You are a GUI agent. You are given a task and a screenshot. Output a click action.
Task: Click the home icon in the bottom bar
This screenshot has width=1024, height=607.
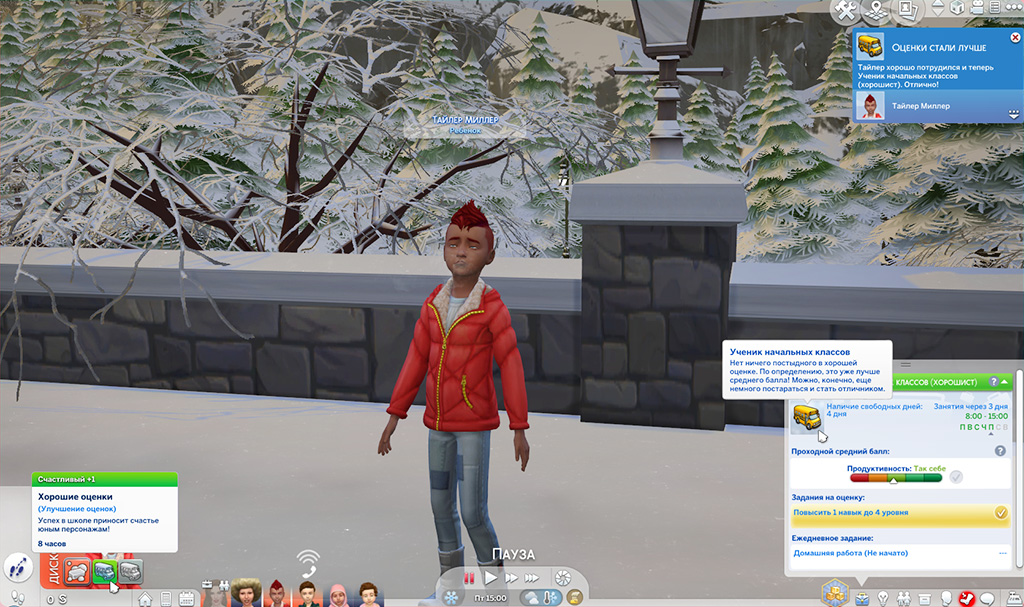pos(145,599)
